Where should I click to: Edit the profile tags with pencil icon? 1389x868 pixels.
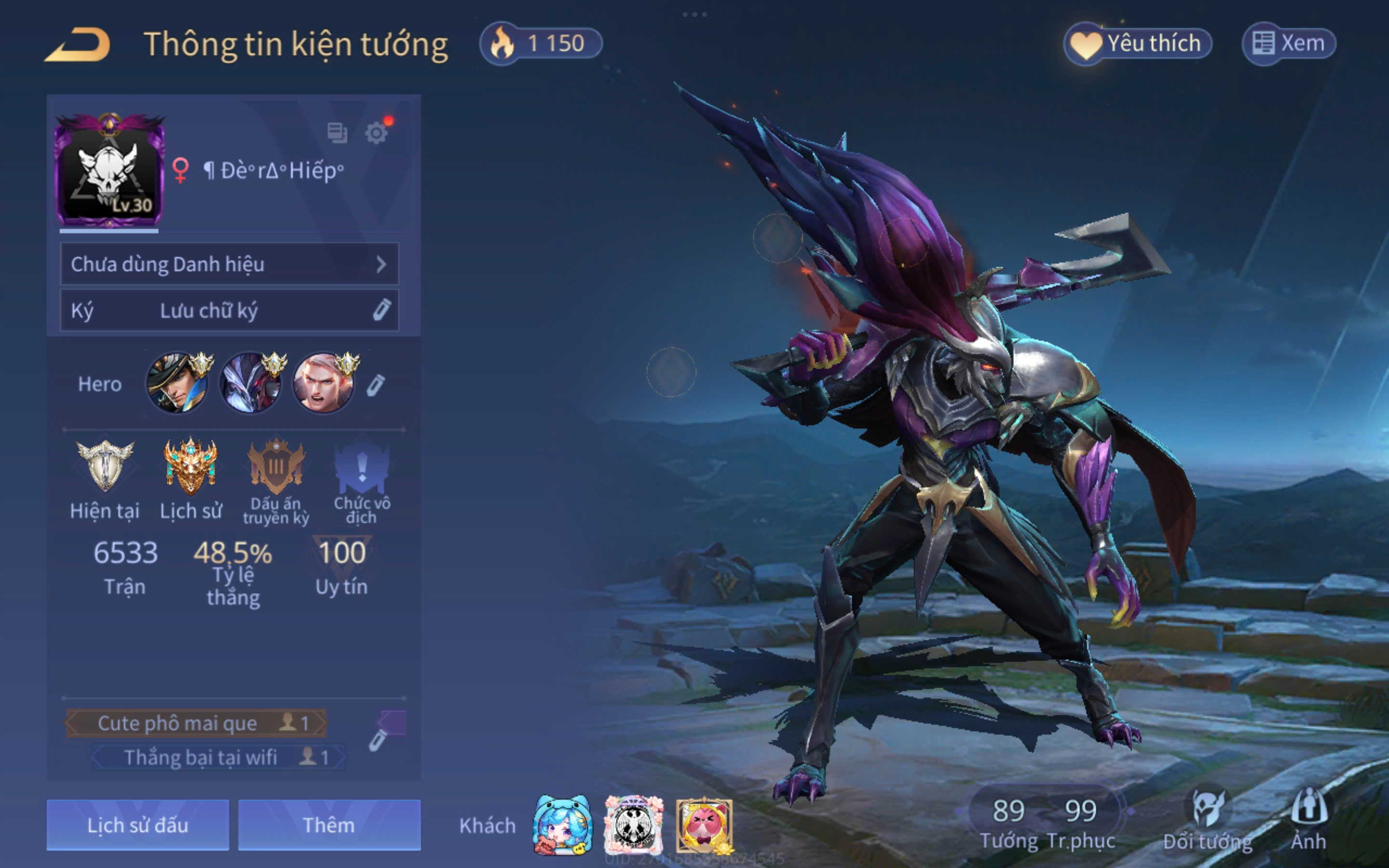click(377, 741)
